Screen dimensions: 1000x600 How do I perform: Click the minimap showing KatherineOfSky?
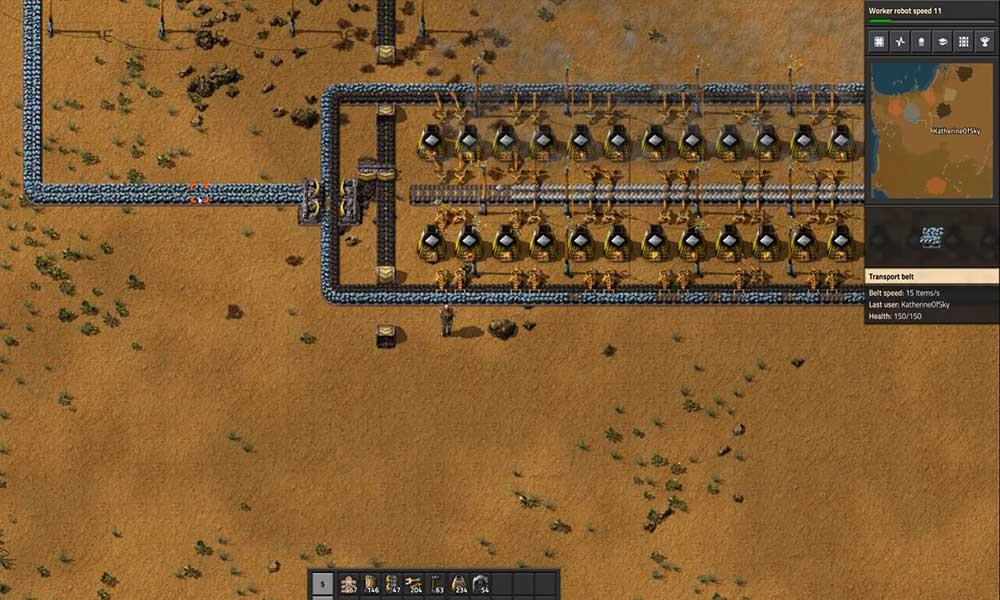(x=932, y=130)
